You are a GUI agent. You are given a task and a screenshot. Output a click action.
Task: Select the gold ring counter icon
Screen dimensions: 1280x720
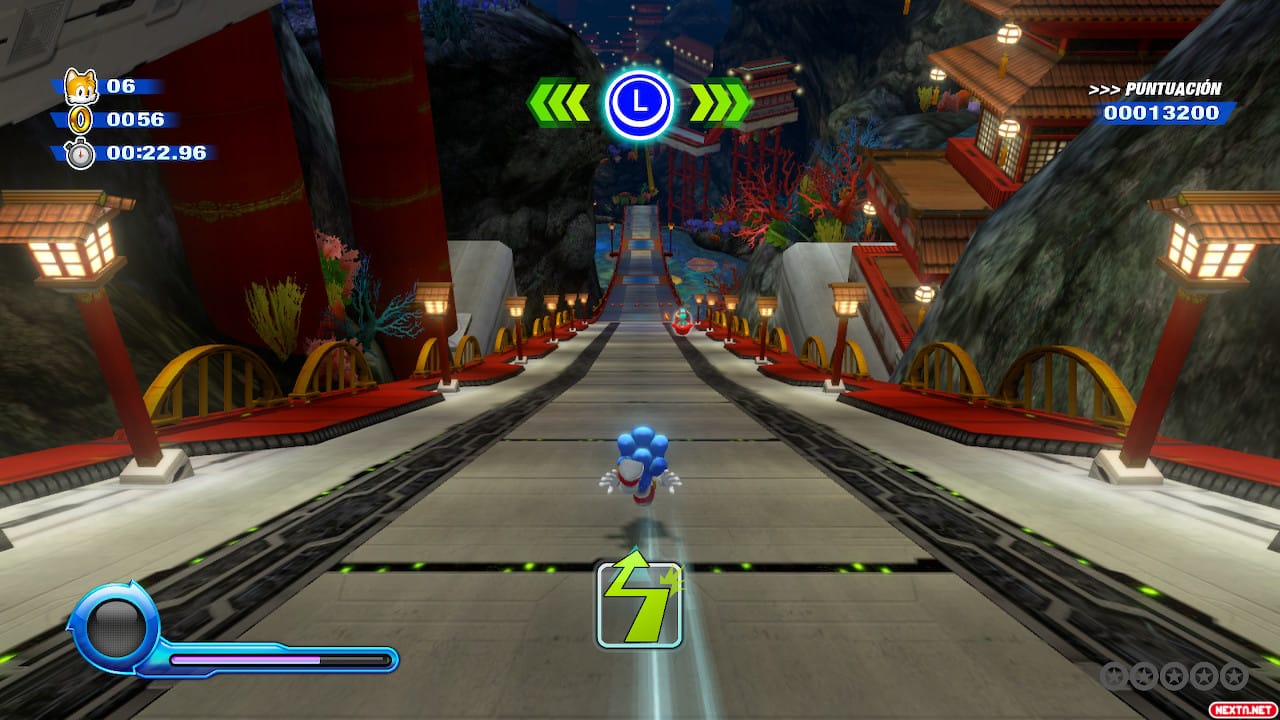point(79,121)
